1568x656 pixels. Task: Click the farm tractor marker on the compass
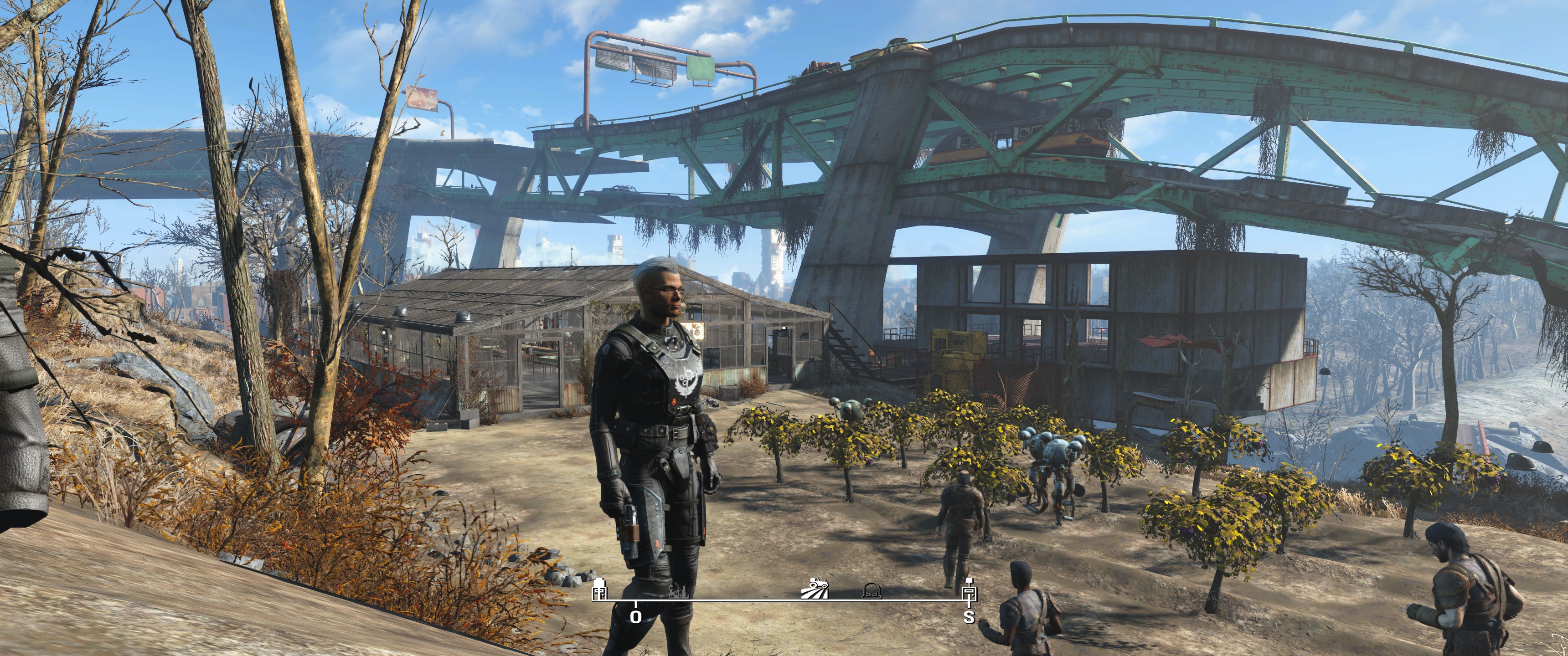click(x=815, y=589)
